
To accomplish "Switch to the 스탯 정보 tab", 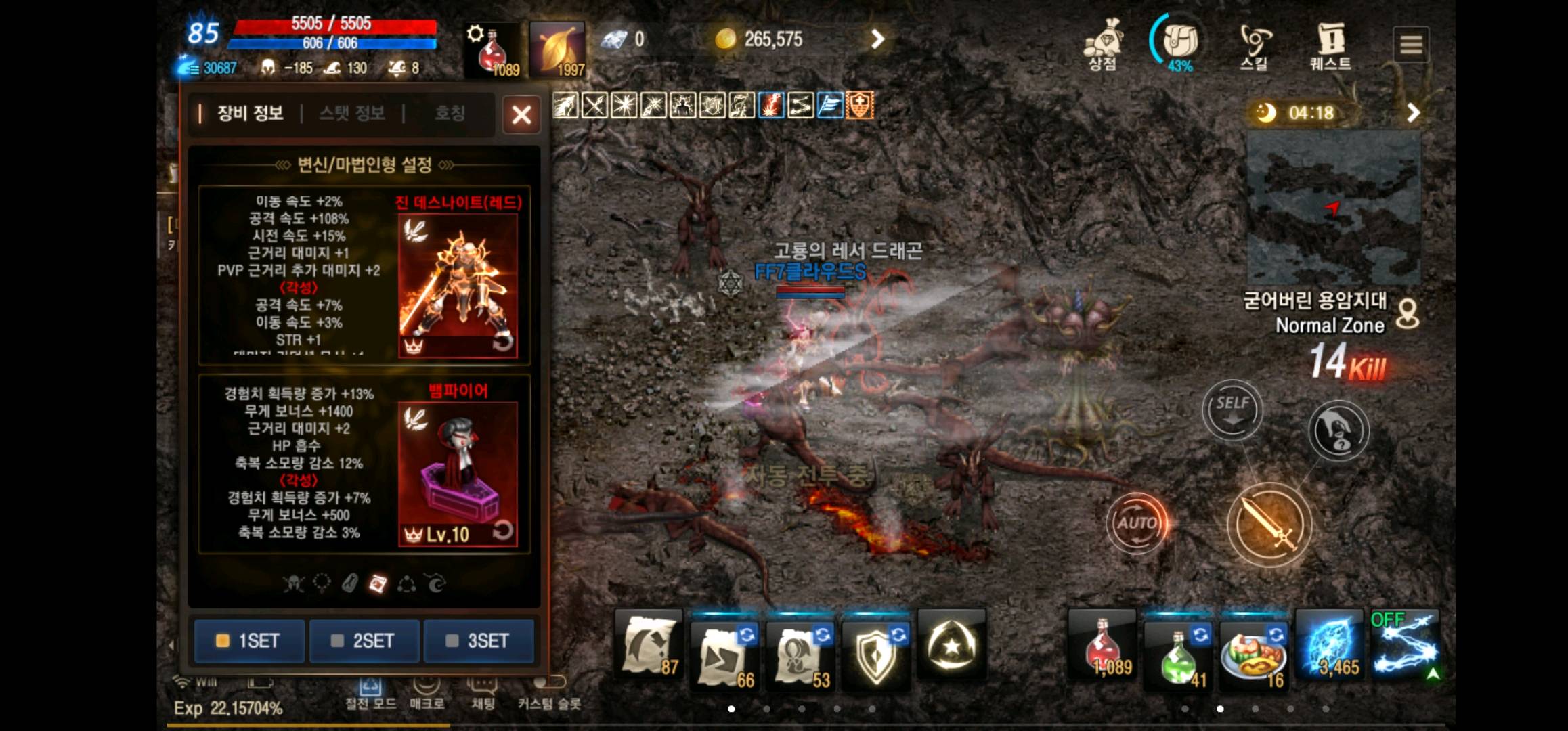I will [x=352, y=113].
